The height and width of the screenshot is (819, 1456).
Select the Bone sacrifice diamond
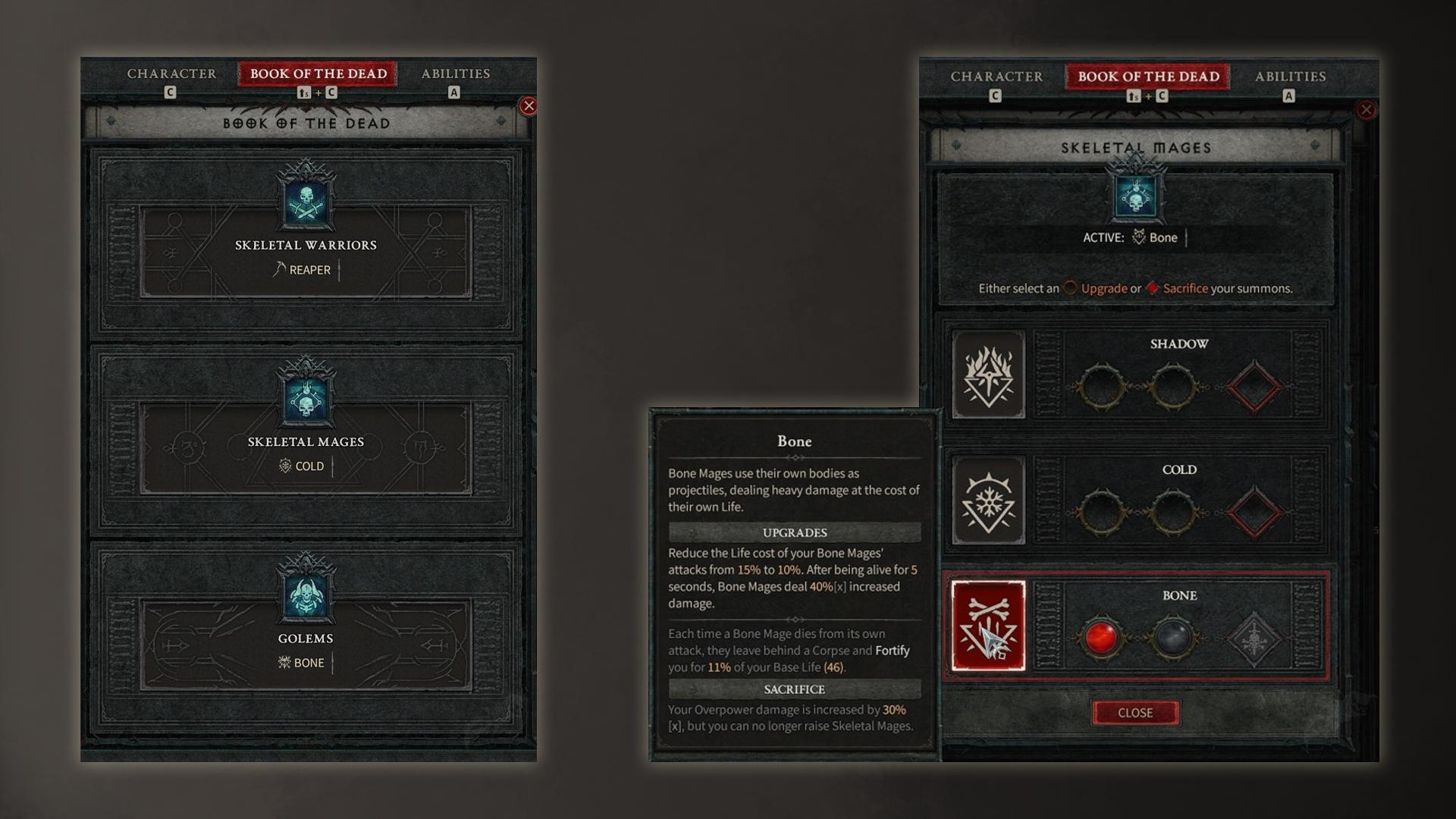[x=1254, y=639]
